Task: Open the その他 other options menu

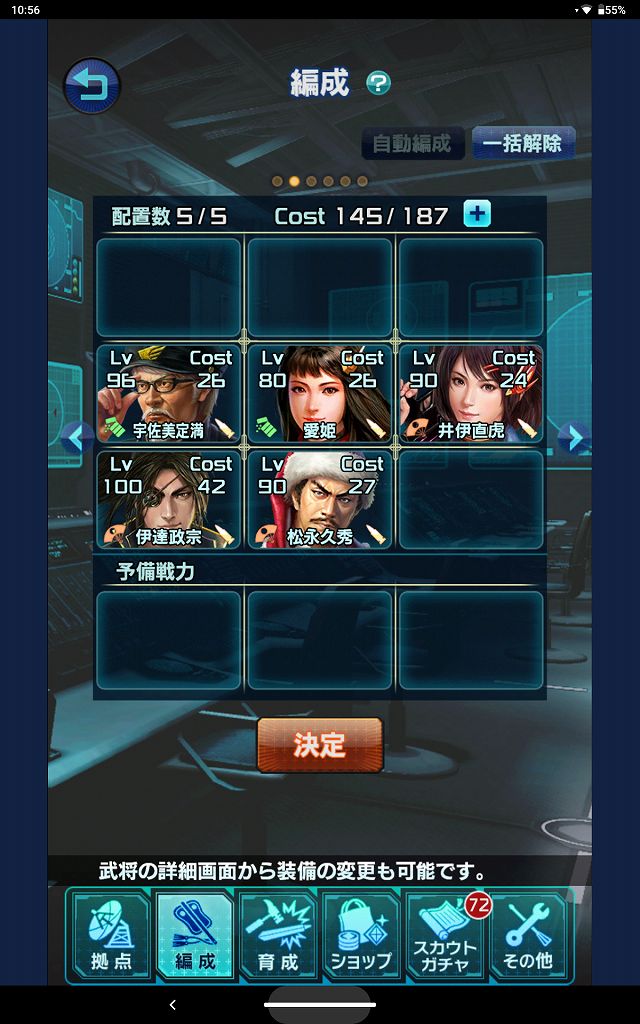Action: [530, 934]
